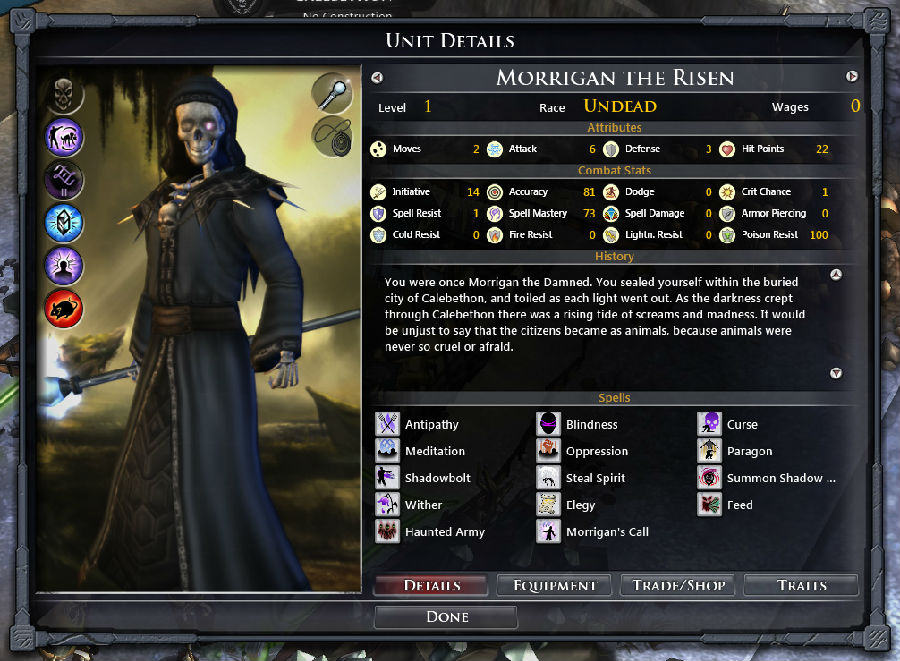The image size is (900, 661).
Task: Click the Done button
Action: pyautogui.click(x=447, y=617)
